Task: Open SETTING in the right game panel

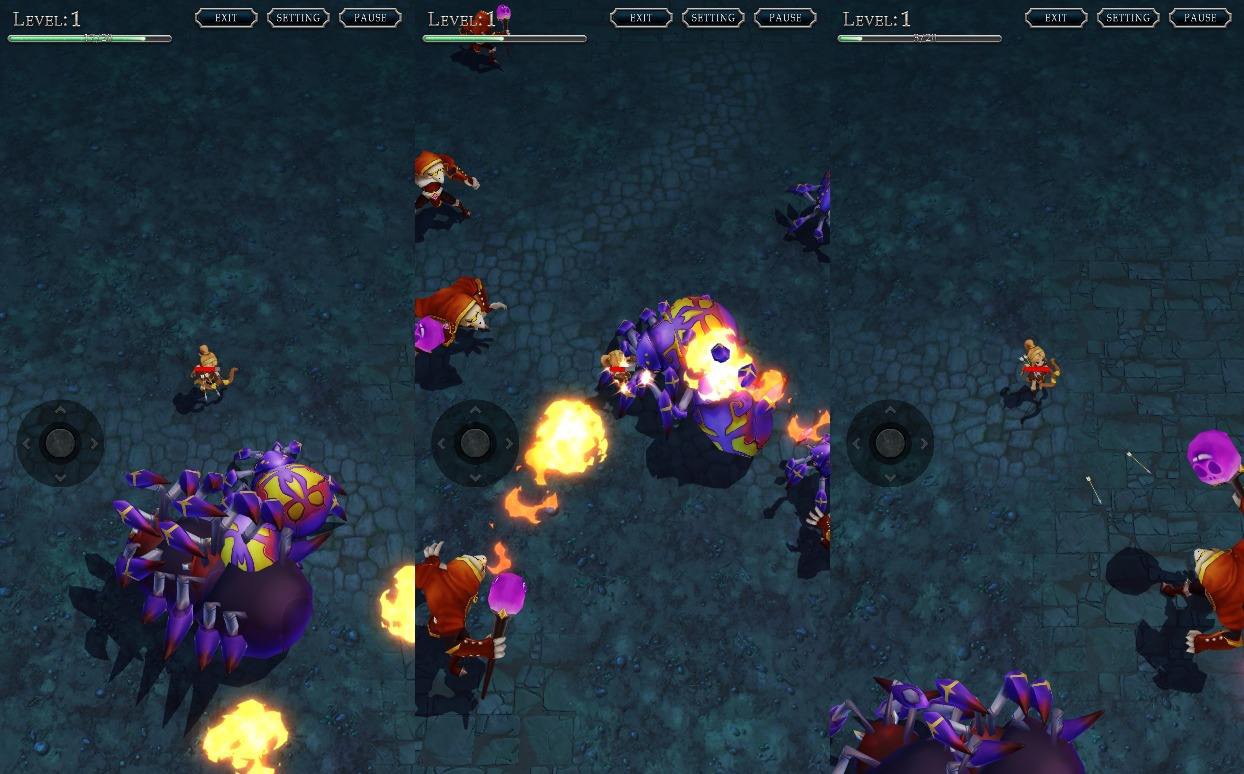Action: click(1128, 18)
